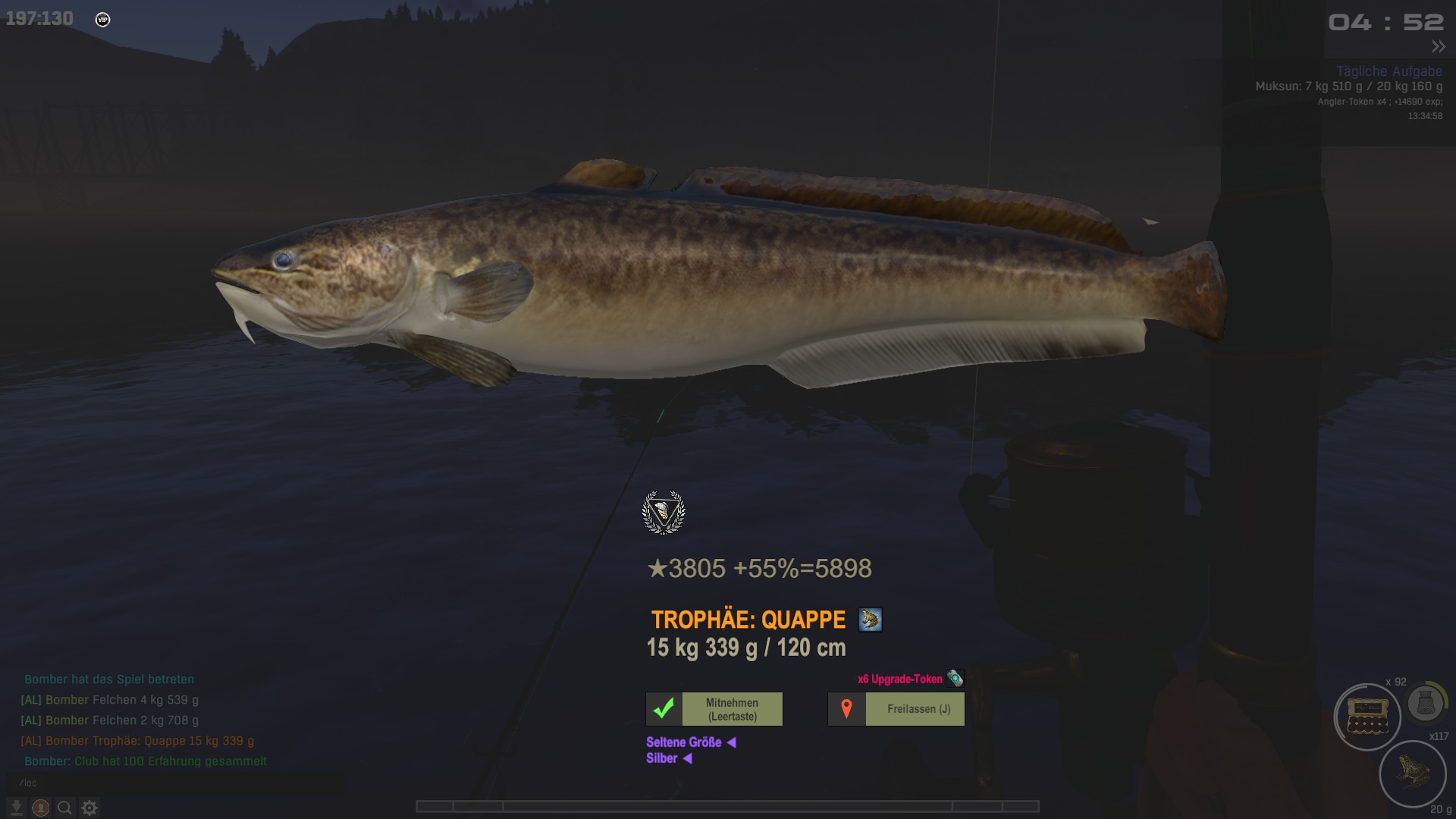Click the trophy laurel emblem
The width and height of the screenshot is (1456, 819).
(664, 513)
